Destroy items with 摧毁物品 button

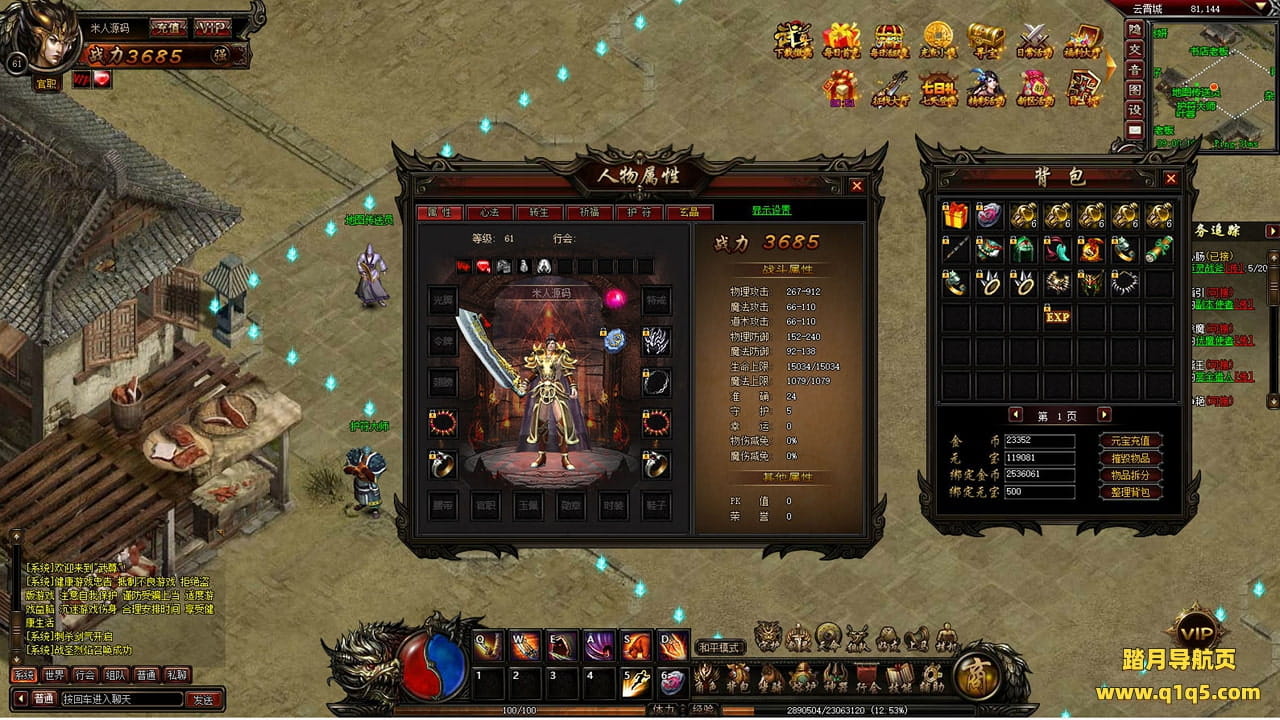coord(1130,458)
